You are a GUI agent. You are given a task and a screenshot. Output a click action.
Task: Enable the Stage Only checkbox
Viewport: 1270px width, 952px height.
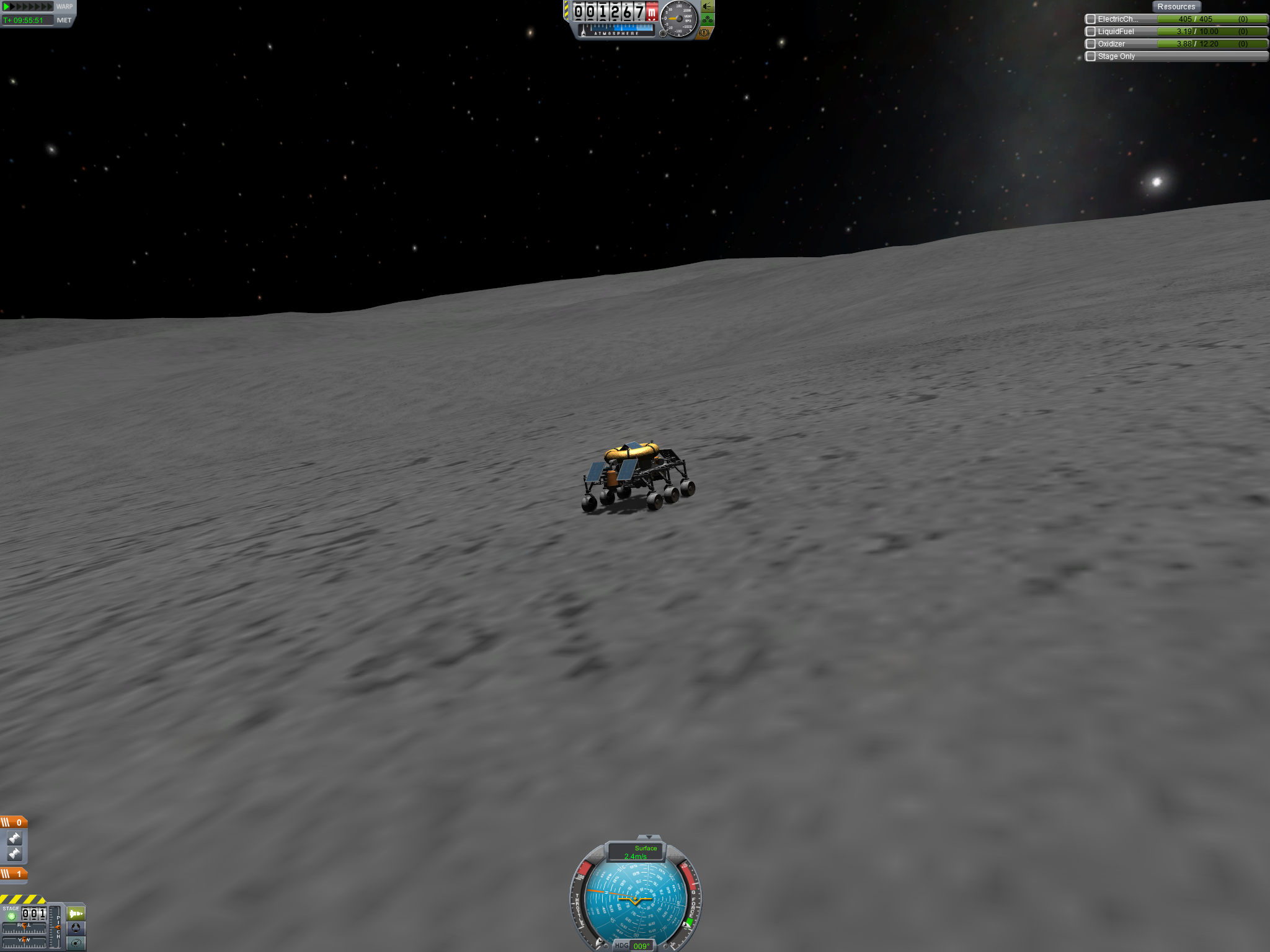(x=1091, y=56)
